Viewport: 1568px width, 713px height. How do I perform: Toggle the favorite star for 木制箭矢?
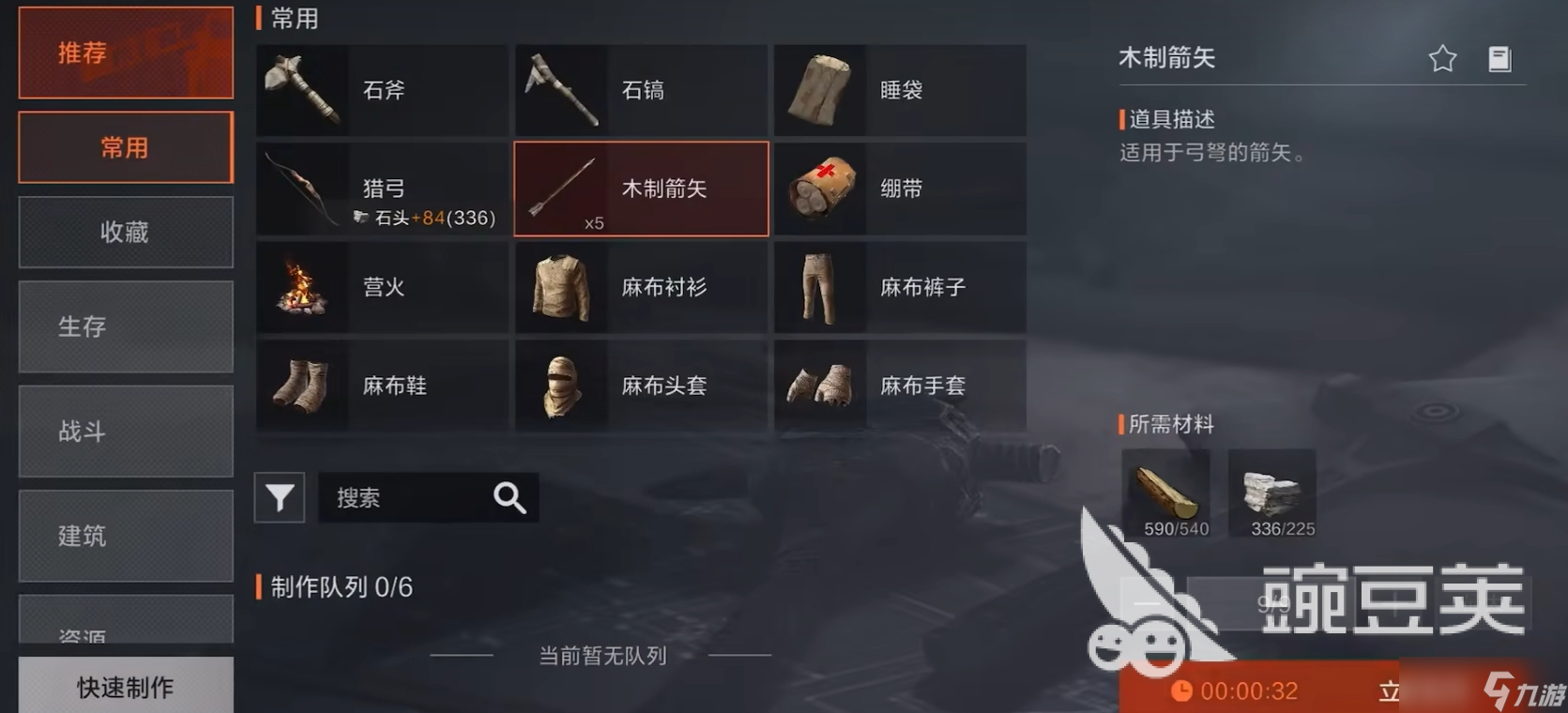[1442, 57]
